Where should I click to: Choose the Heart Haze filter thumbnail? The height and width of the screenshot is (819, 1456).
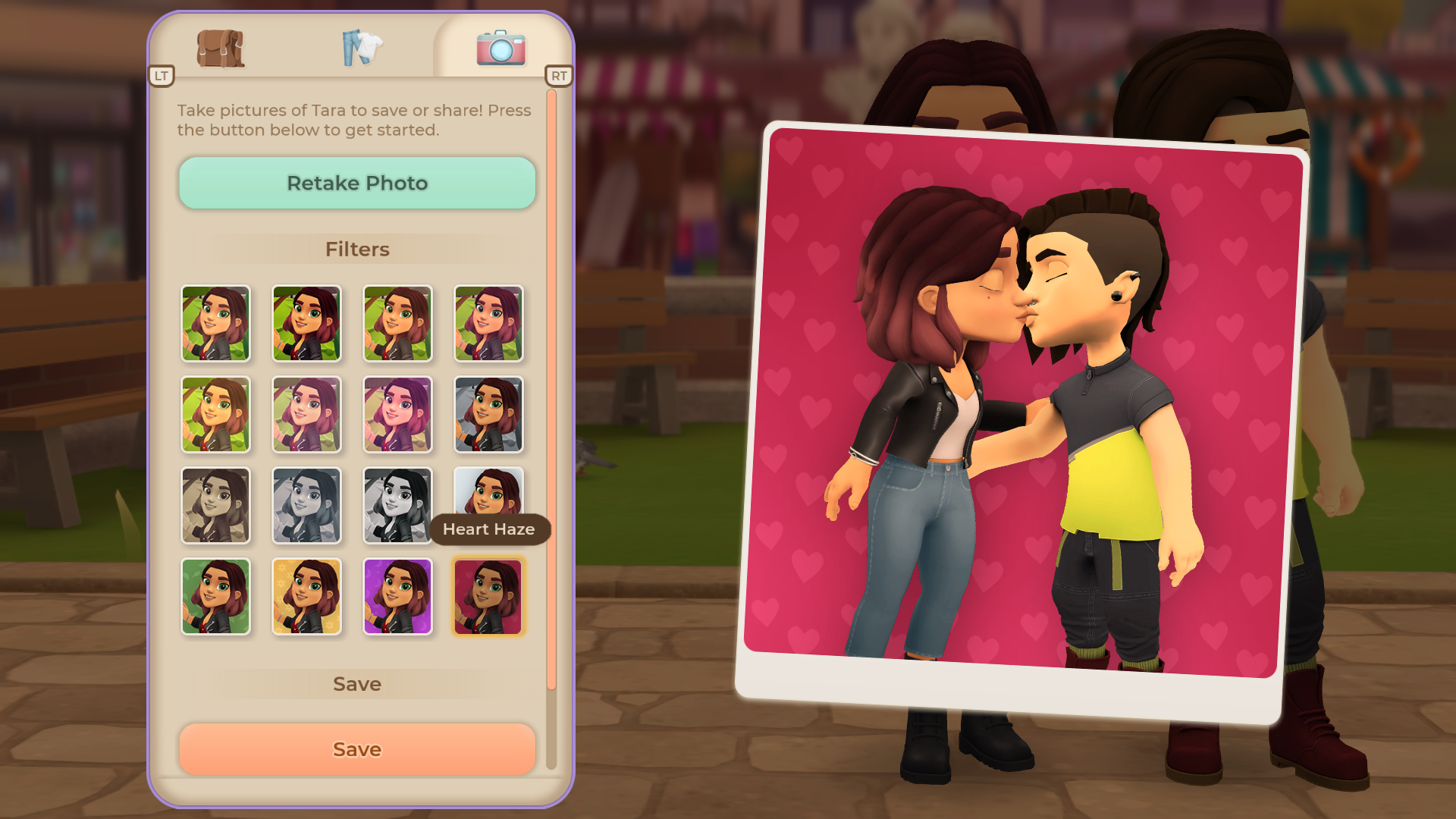point(488,597)
